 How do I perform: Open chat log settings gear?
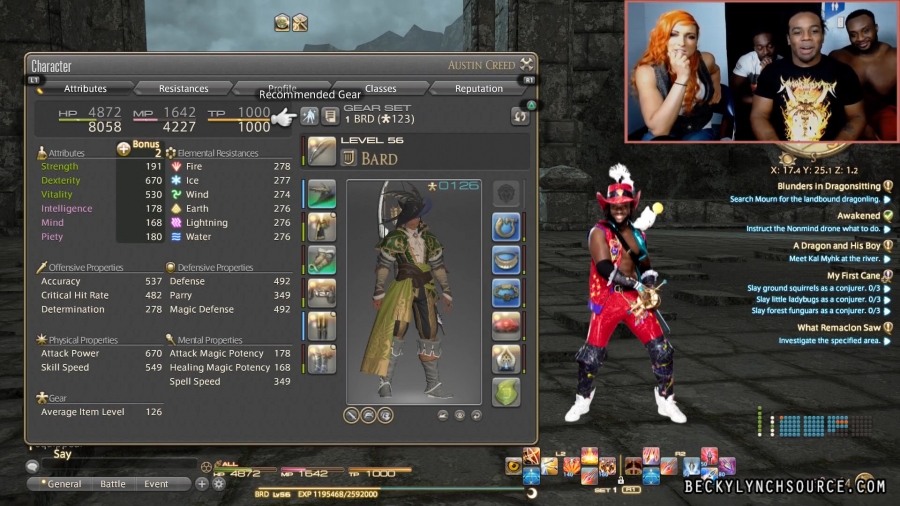[x=219, y=484]
